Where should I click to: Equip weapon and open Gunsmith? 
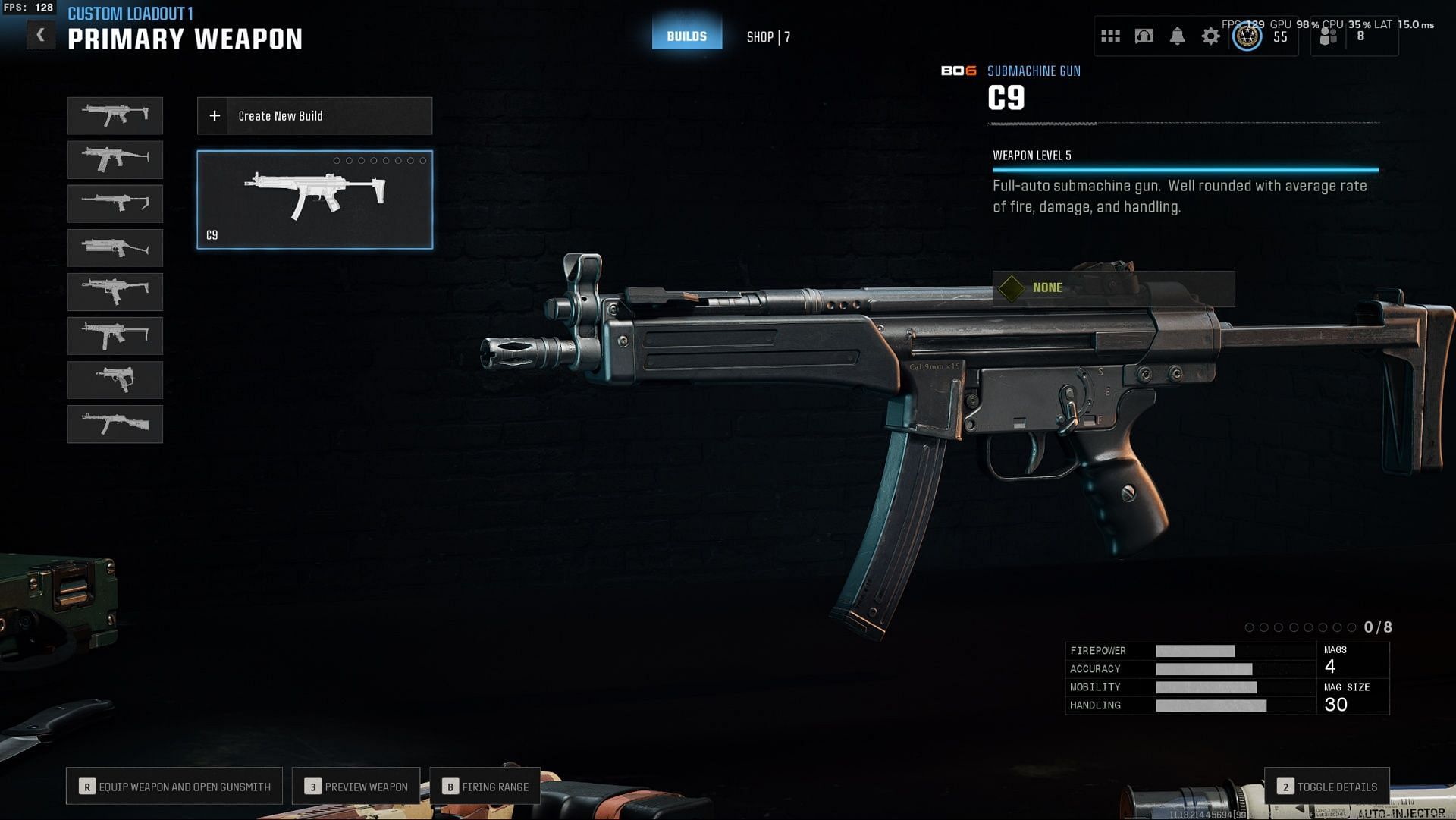pos(174,787)
